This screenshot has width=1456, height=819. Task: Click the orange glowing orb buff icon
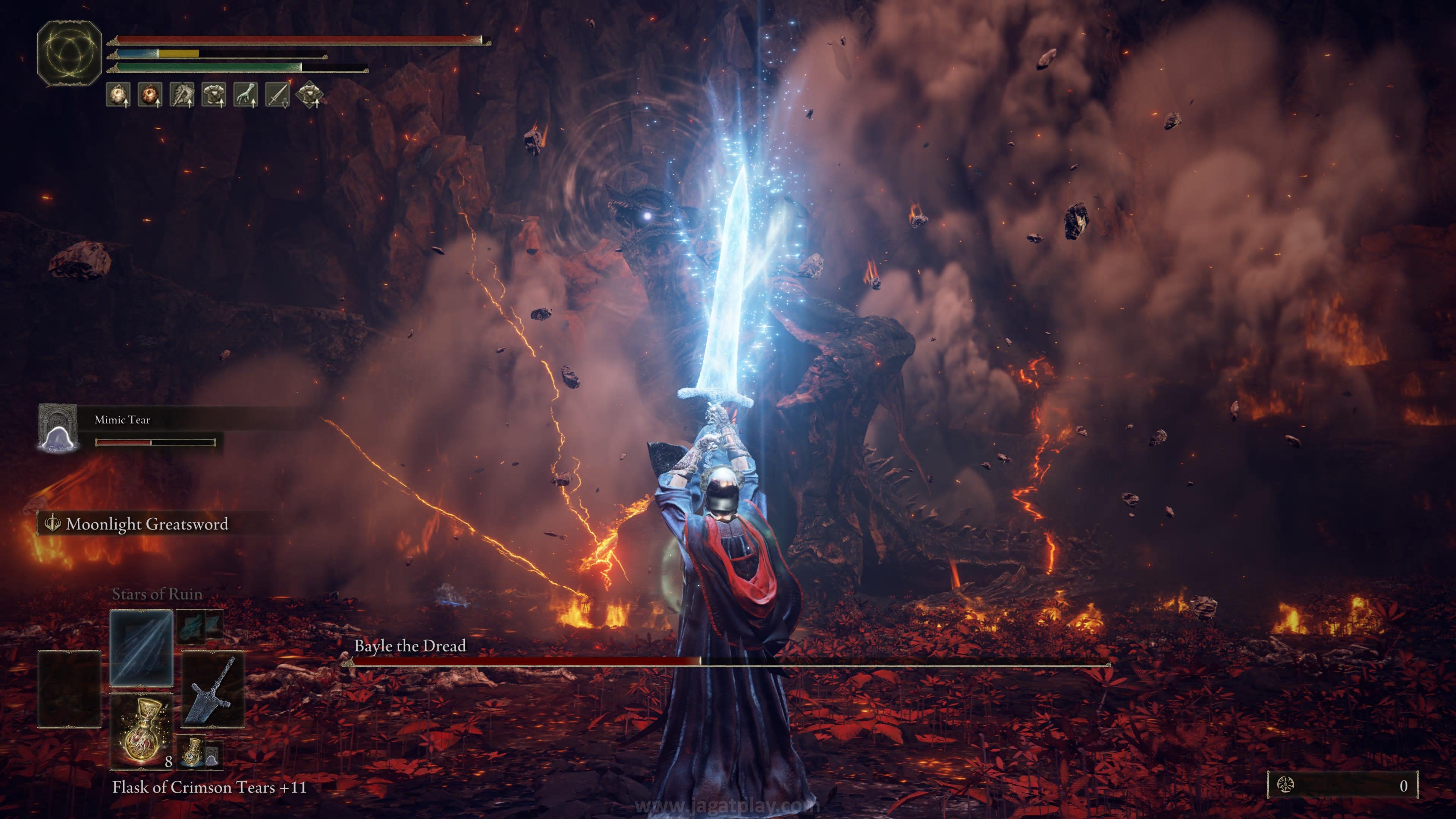tap(150, 94)
